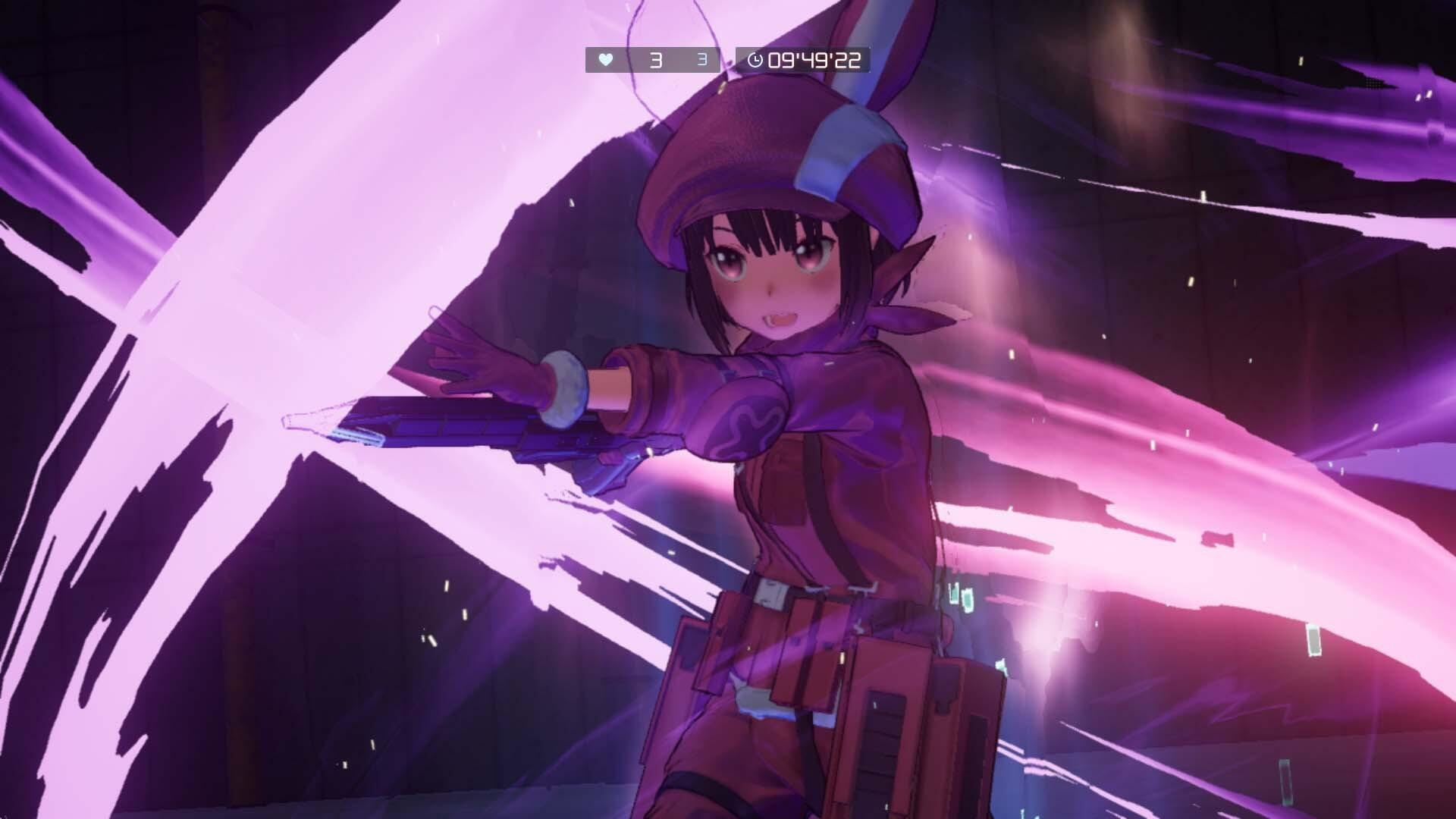Viewport: 1456px width, 819px height.
Task: Click the heart lives icon
Action: click(x=604, y=61)
